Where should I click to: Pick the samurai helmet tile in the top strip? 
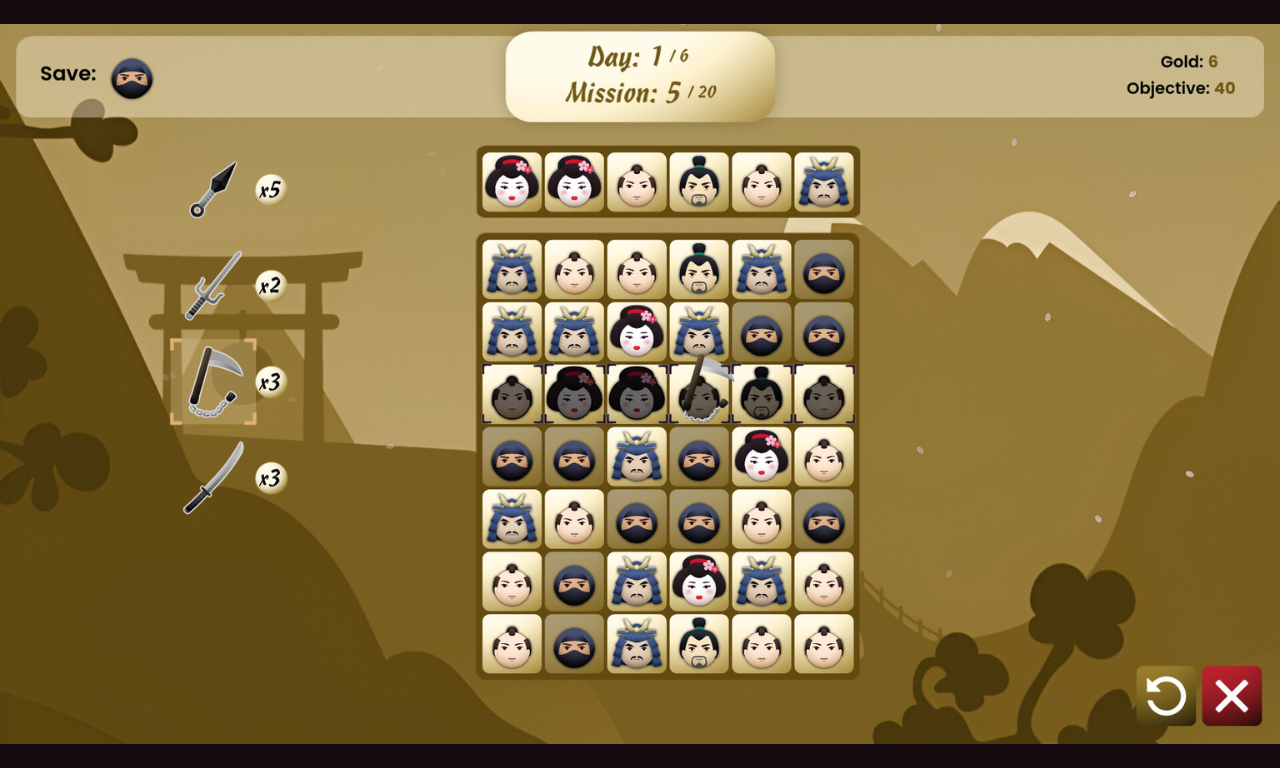click(x=824, y=182)
